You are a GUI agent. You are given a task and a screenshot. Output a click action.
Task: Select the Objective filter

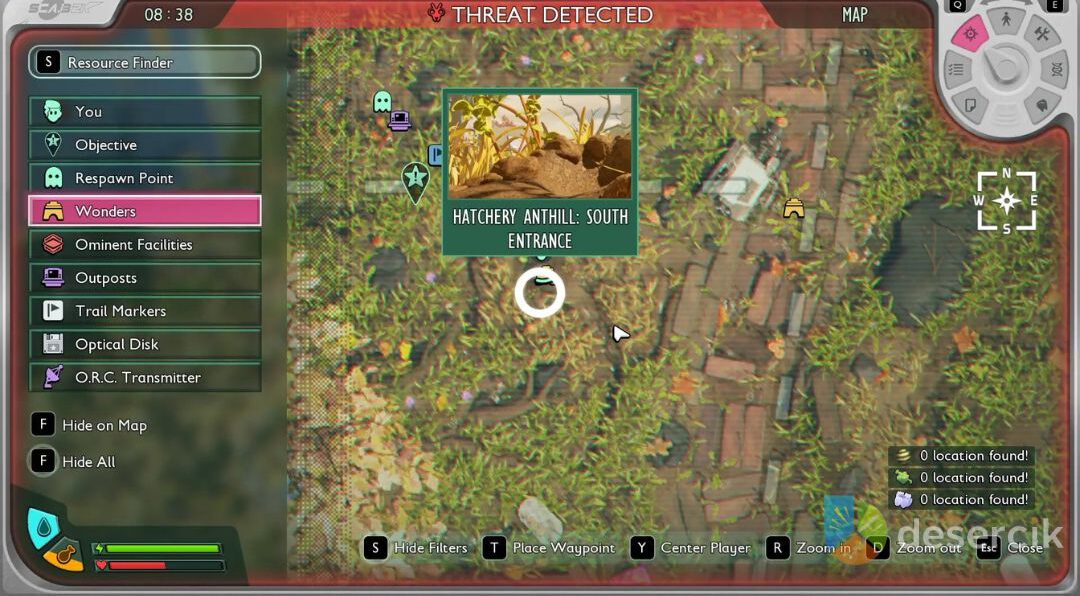click(144, 145)
